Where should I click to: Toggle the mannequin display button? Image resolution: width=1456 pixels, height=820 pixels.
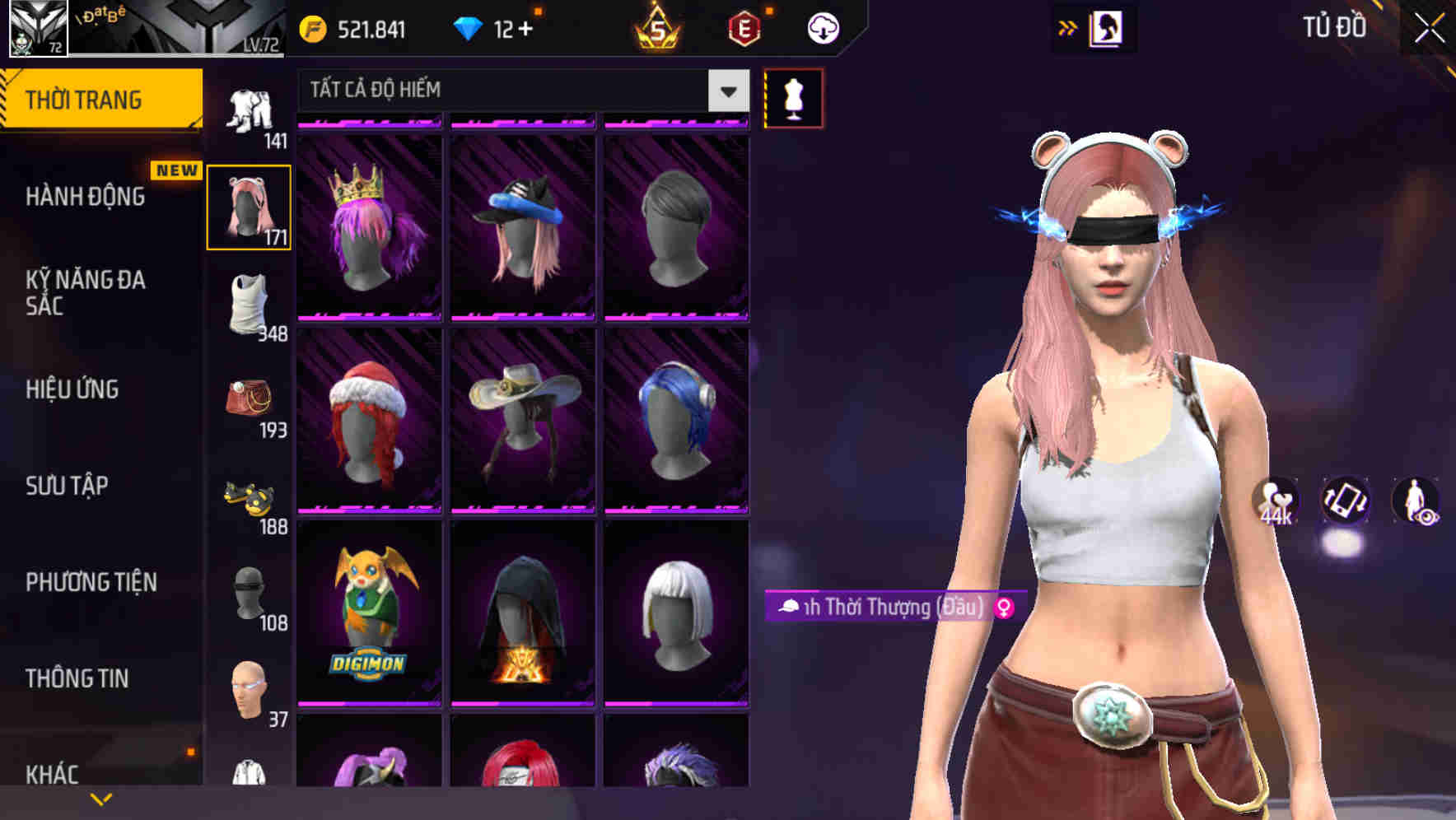click(794, 97)
